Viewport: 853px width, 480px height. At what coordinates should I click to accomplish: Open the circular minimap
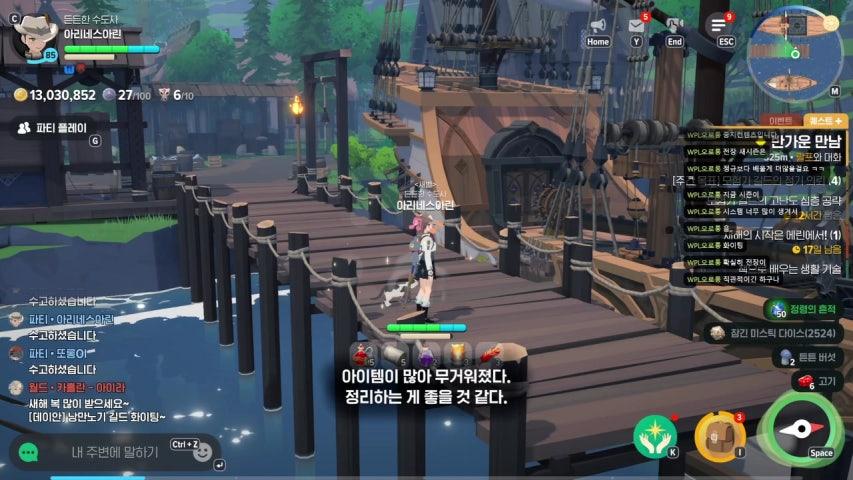[794, 53]
